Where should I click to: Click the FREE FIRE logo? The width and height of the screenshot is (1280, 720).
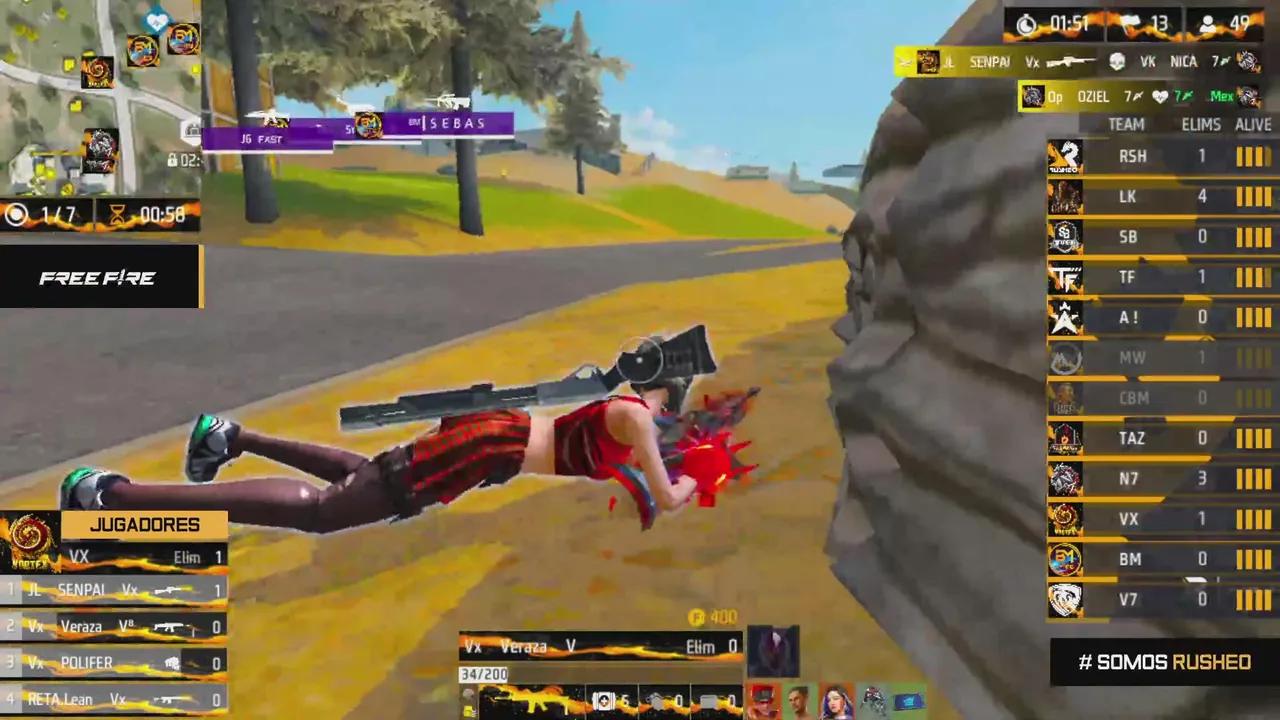[97, 277]
